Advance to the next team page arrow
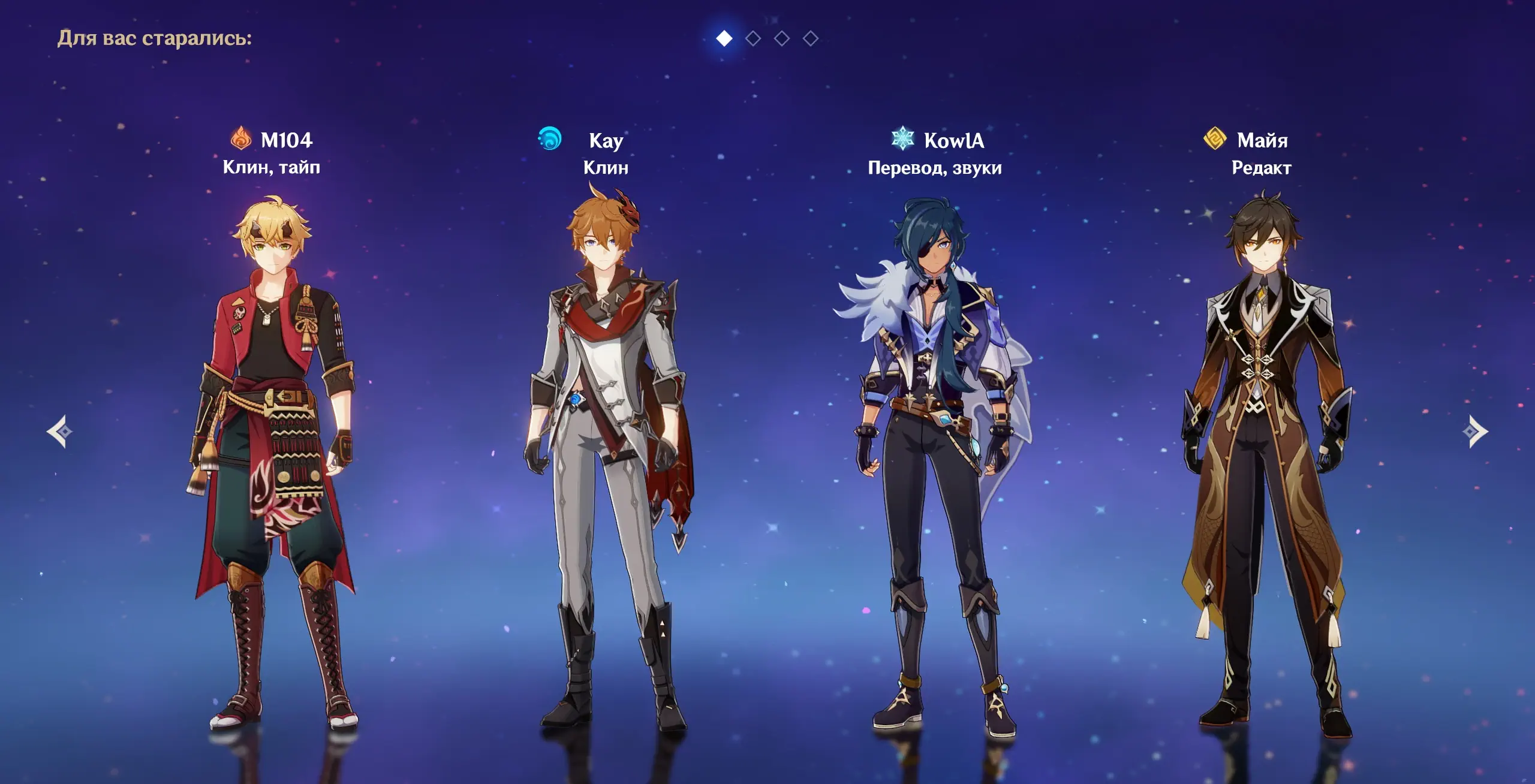This screenshot has width=1535, height=784. (x=1474, y=432)
